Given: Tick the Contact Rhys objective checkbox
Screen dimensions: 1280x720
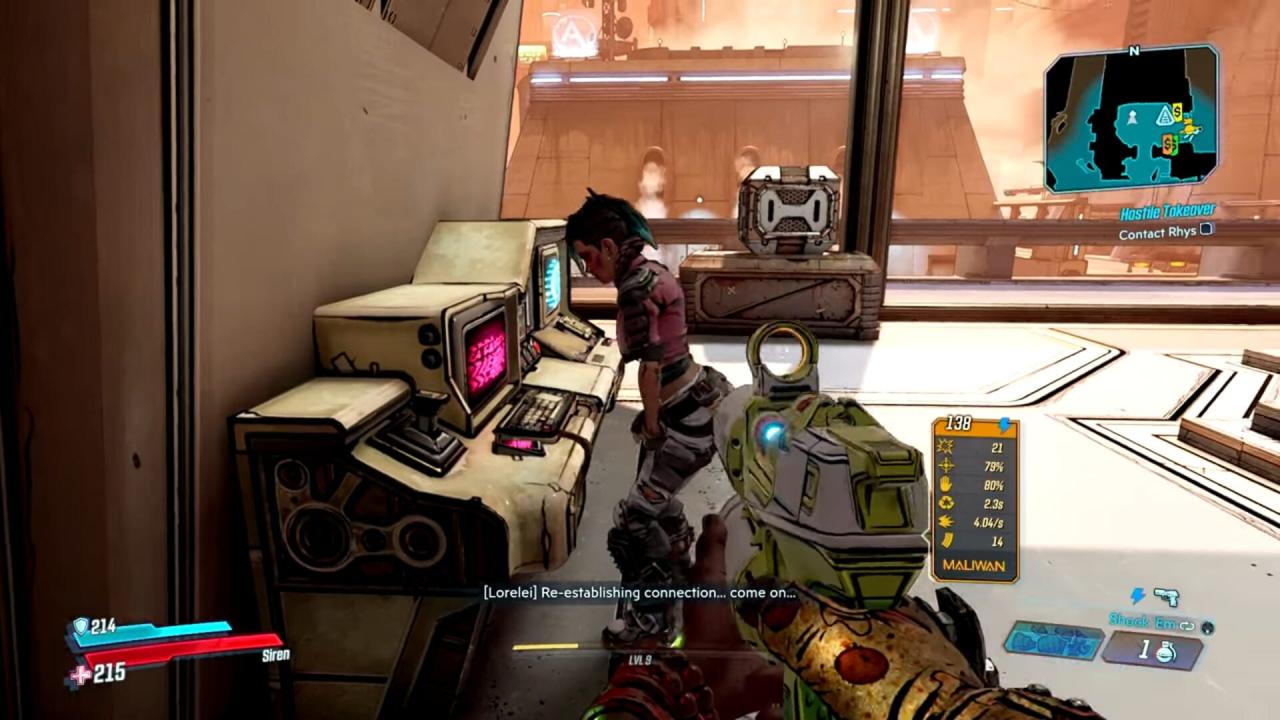Looking at the screenshot, I should (x=1207, y=231).
